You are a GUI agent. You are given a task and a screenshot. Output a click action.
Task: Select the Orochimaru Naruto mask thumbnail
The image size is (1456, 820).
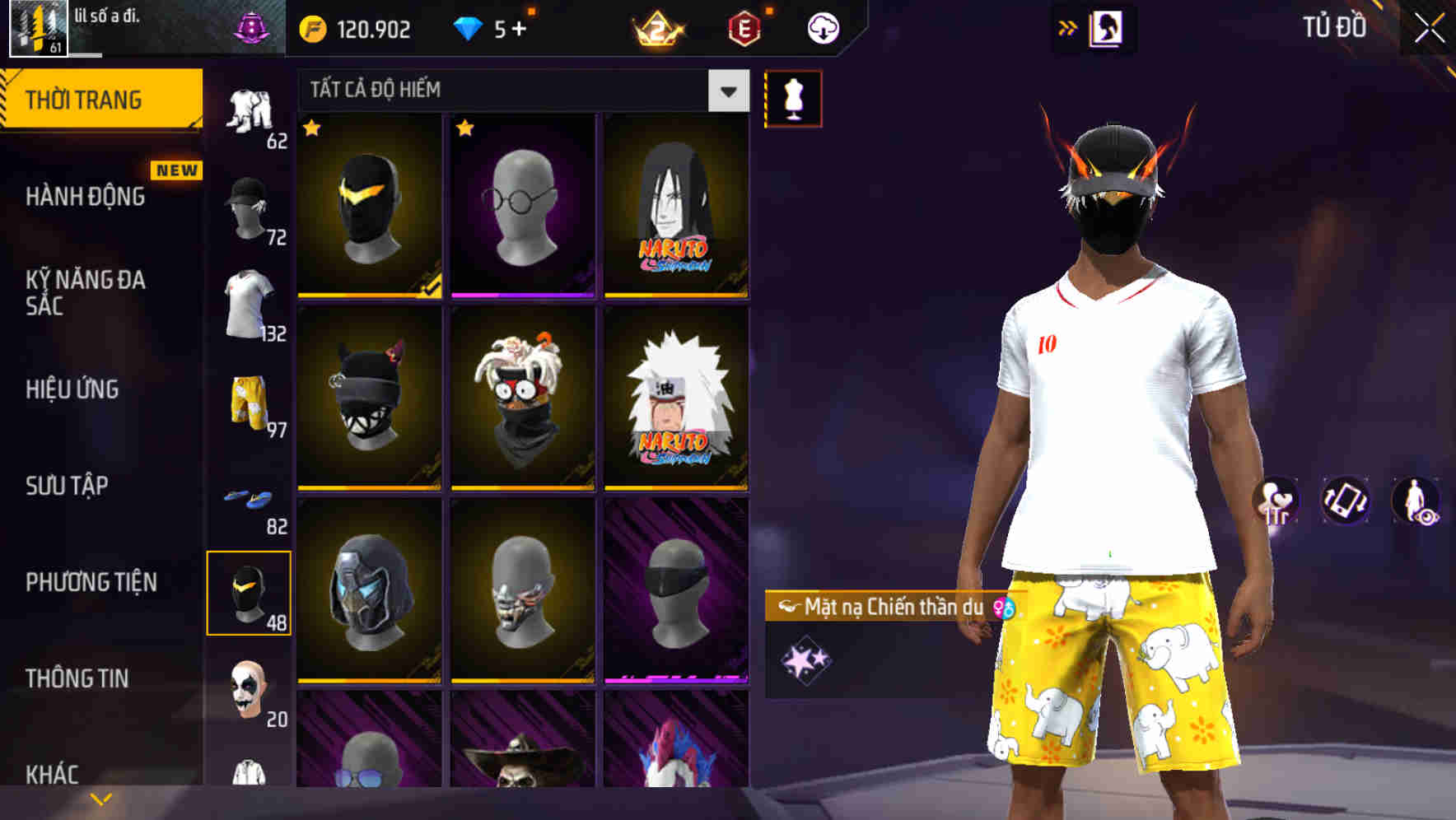pyautogui.click(x=677, y=206)
